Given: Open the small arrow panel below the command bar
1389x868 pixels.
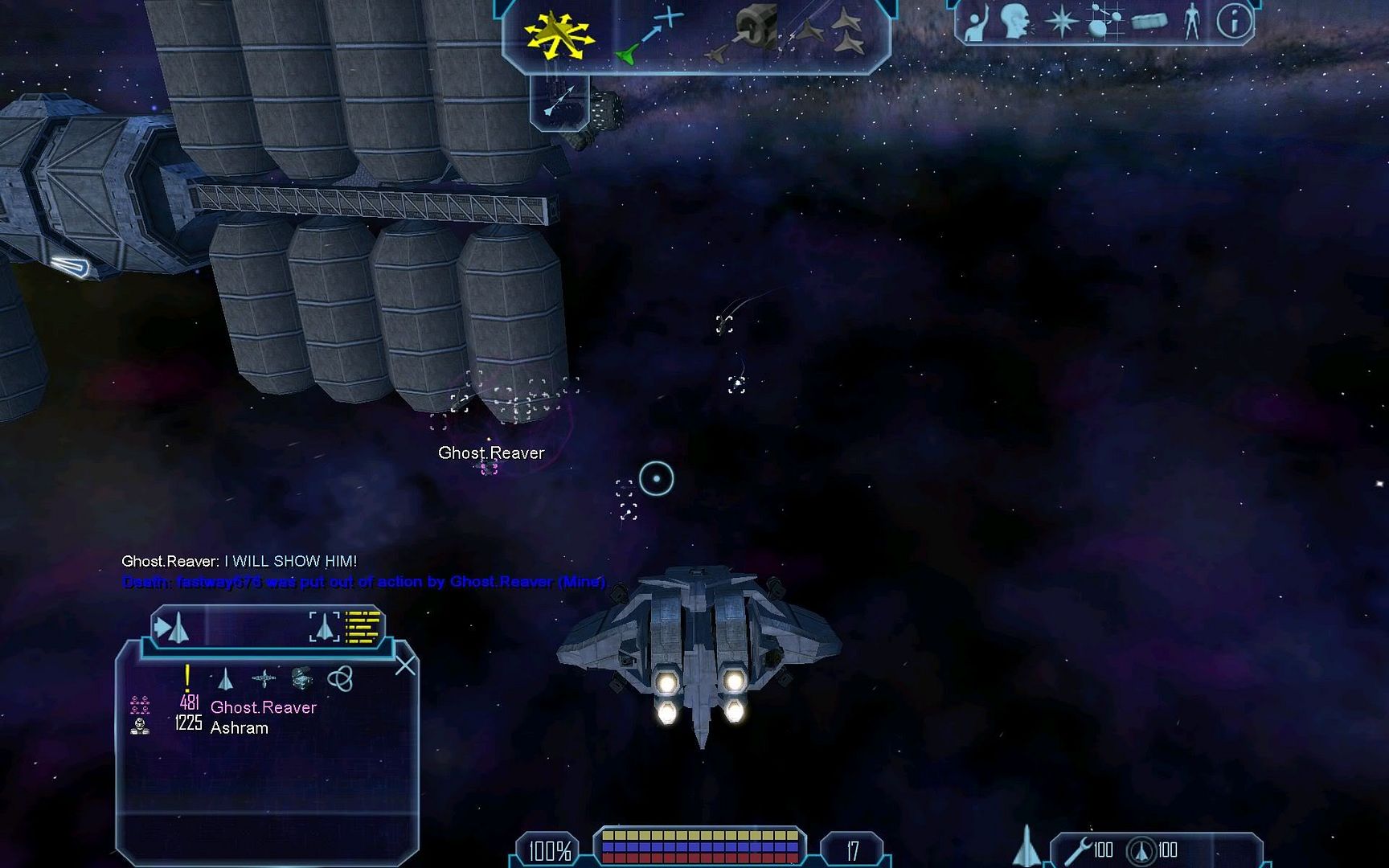Looking at the screenshot, I should pyautogui.click(x=559, y=100).
